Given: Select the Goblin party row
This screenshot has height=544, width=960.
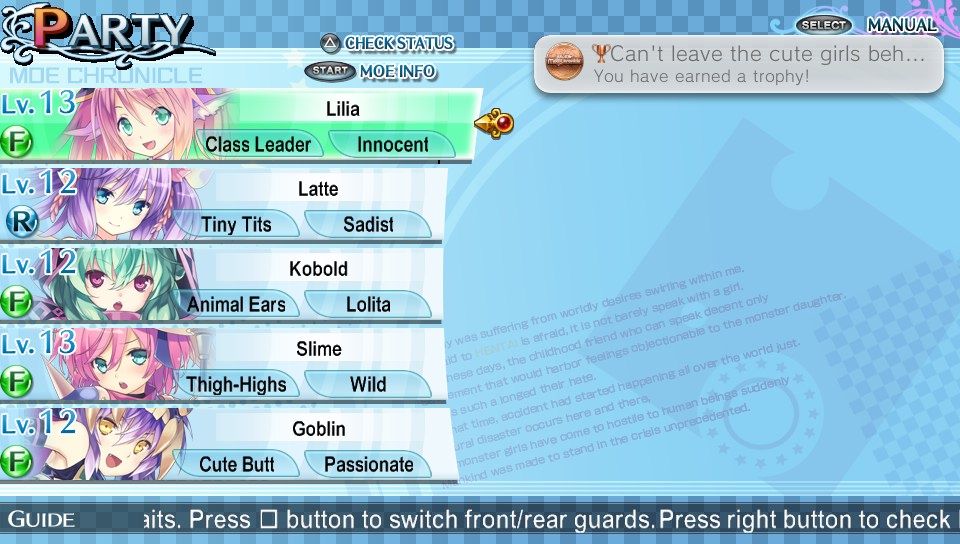Looking at the screenshot, I should (318, 429).
